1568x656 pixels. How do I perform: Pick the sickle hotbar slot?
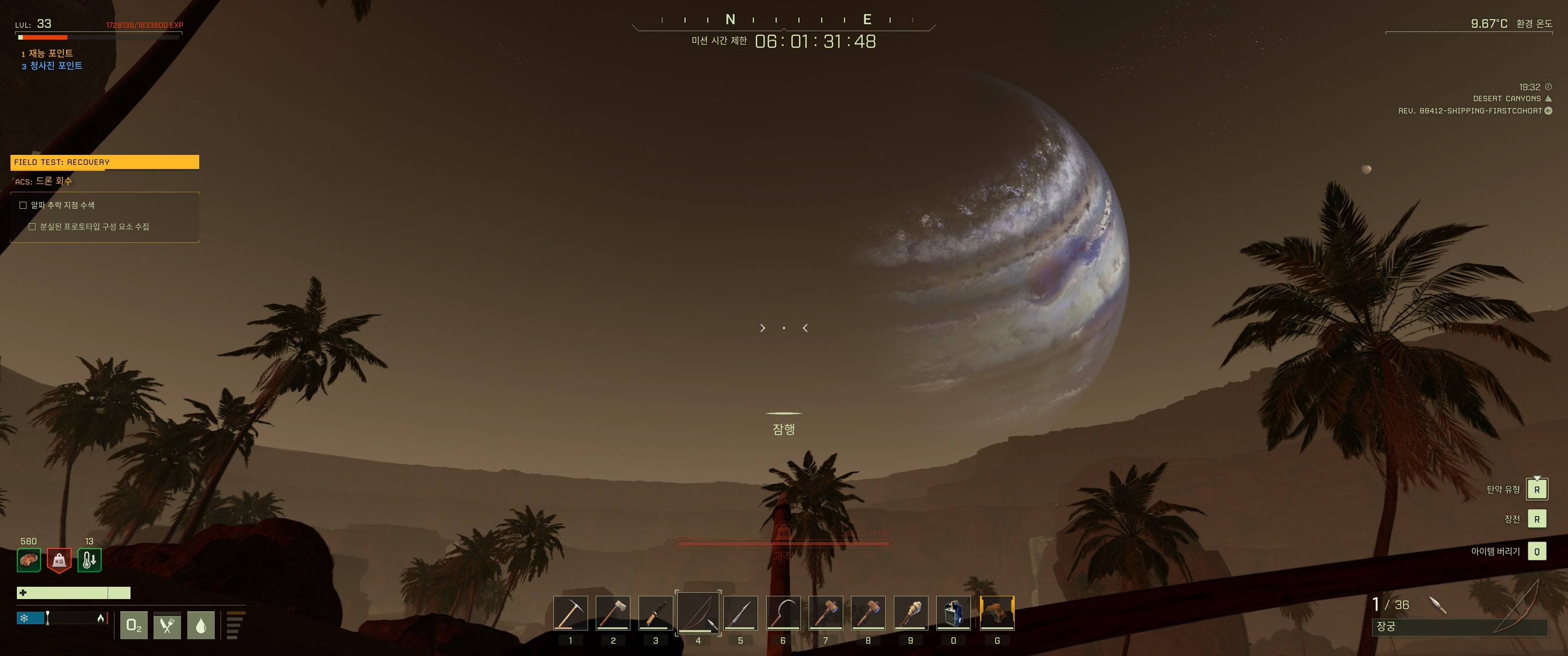click(x=784, y=613)
